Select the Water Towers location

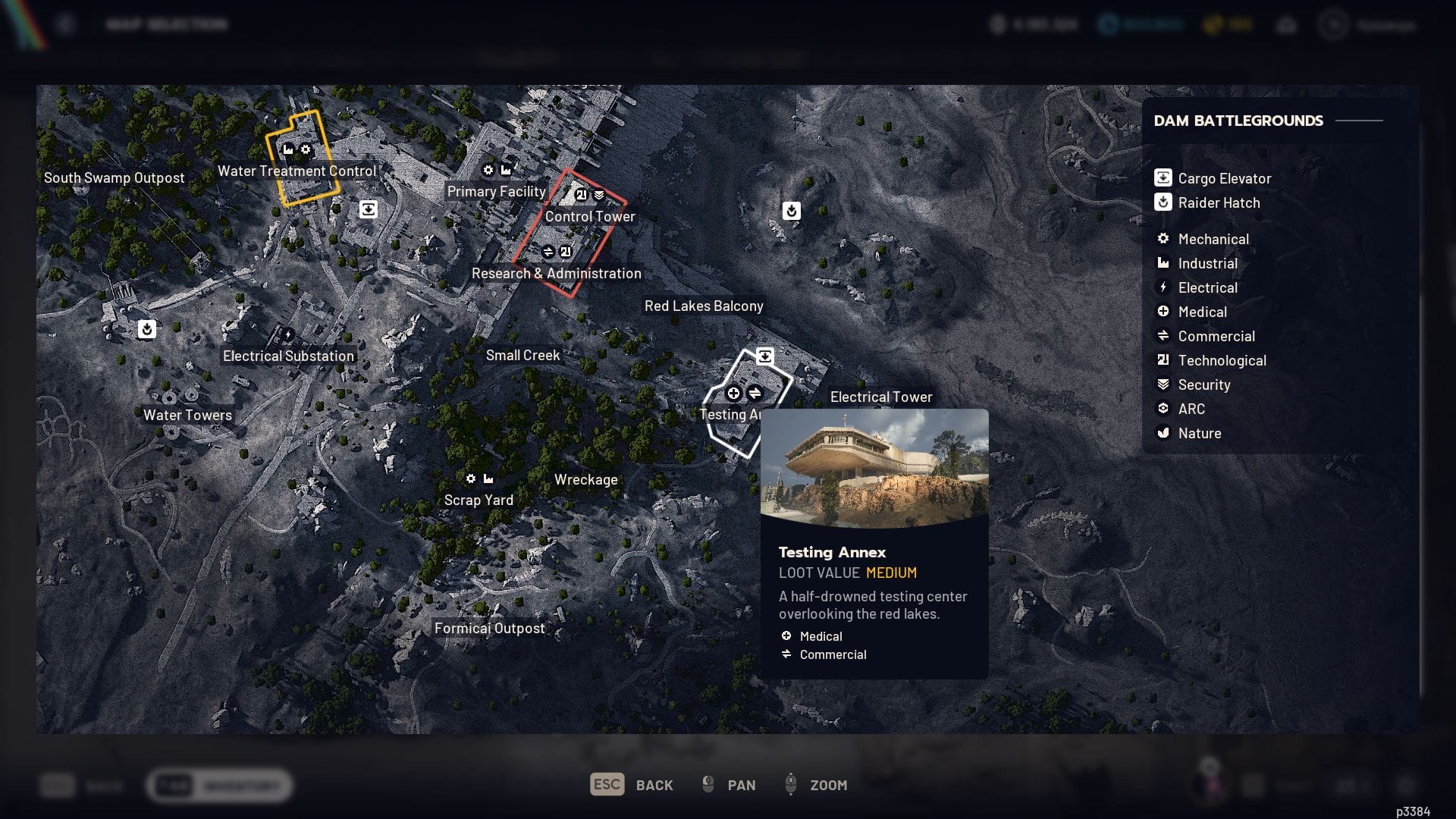pyautogui.click(x=187, y=416)
